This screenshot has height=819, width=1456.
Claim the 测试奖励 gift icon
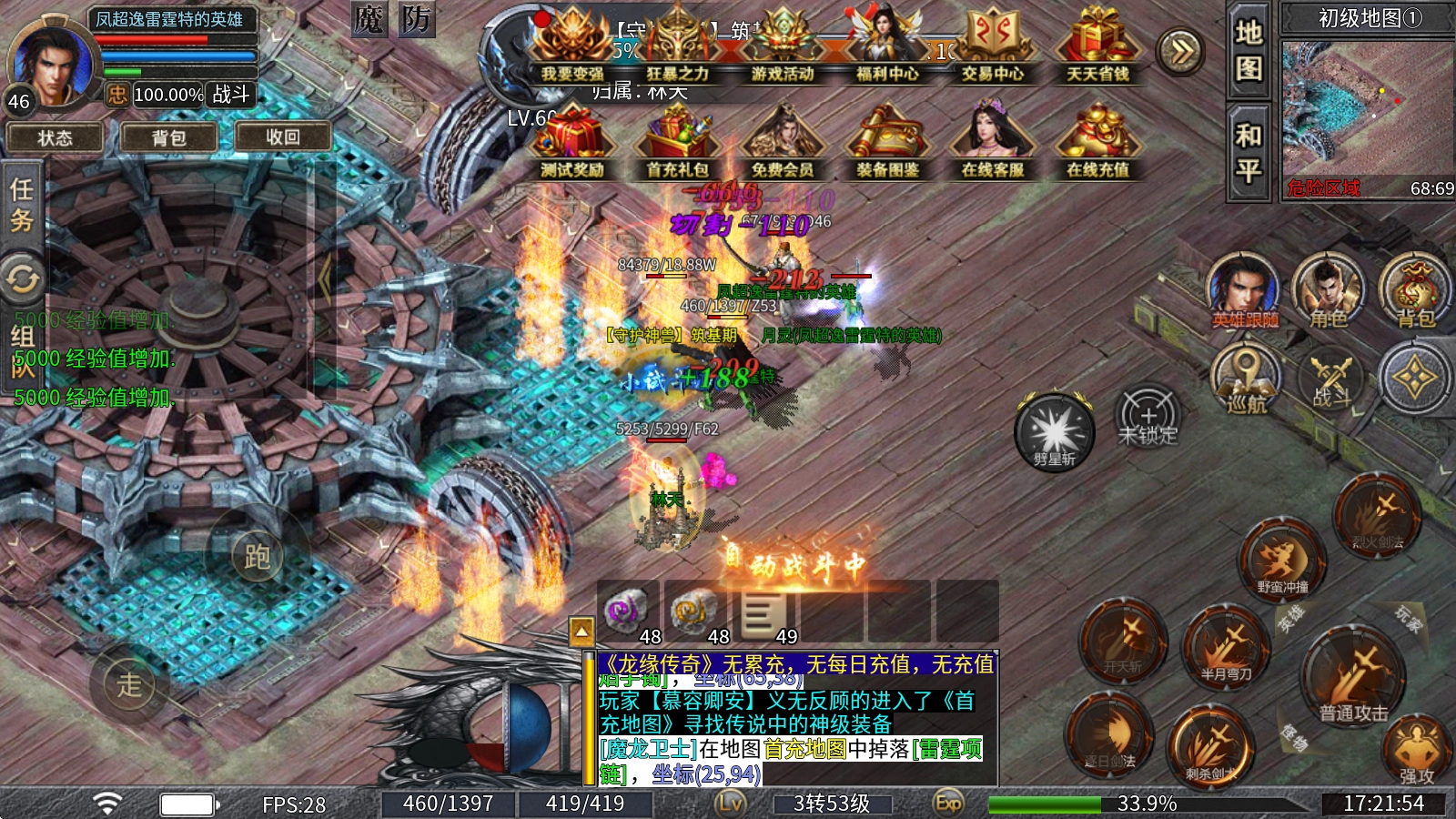[x=571, y=144]
